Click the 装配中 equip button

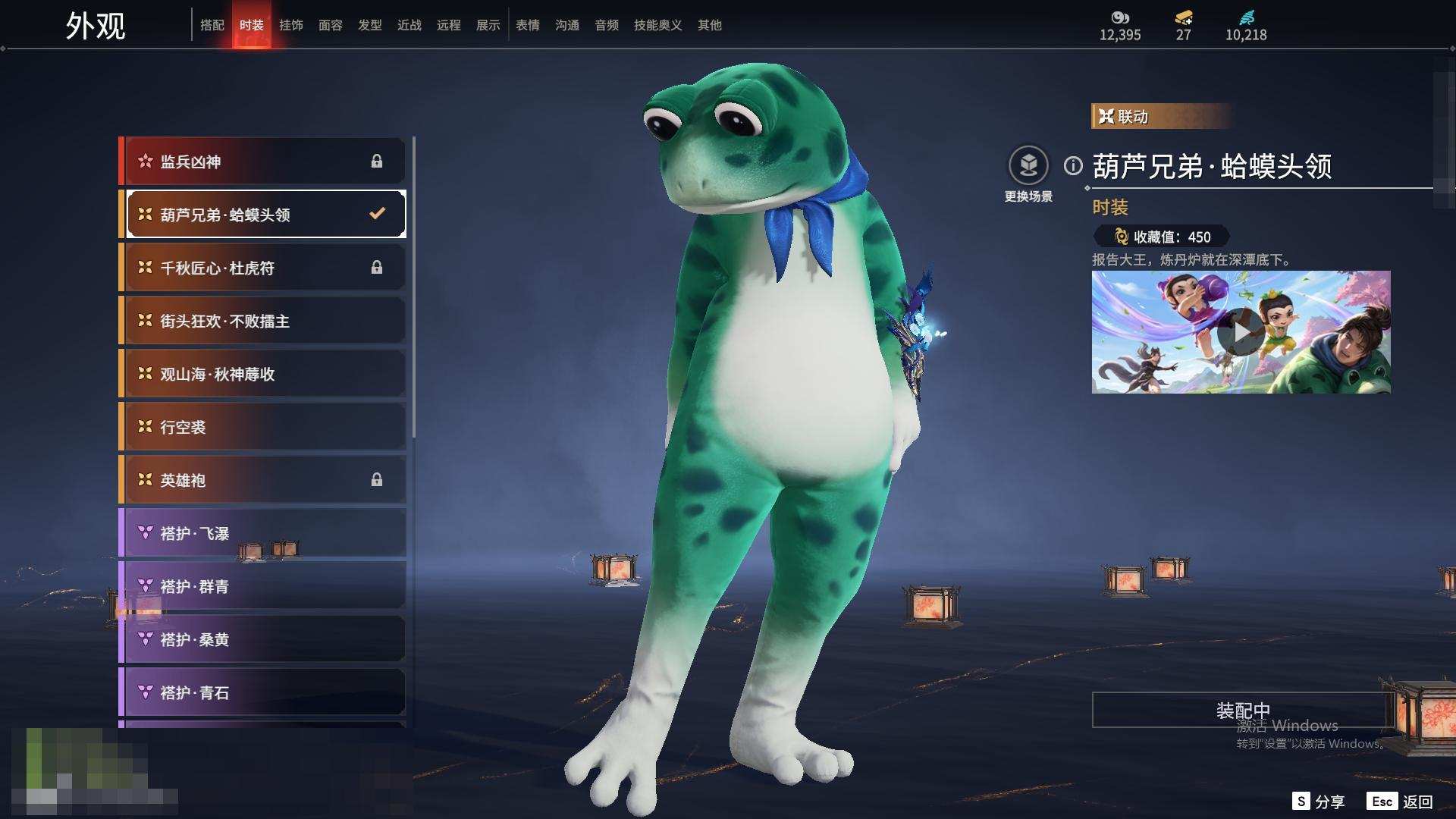[x=1242, y=711]
